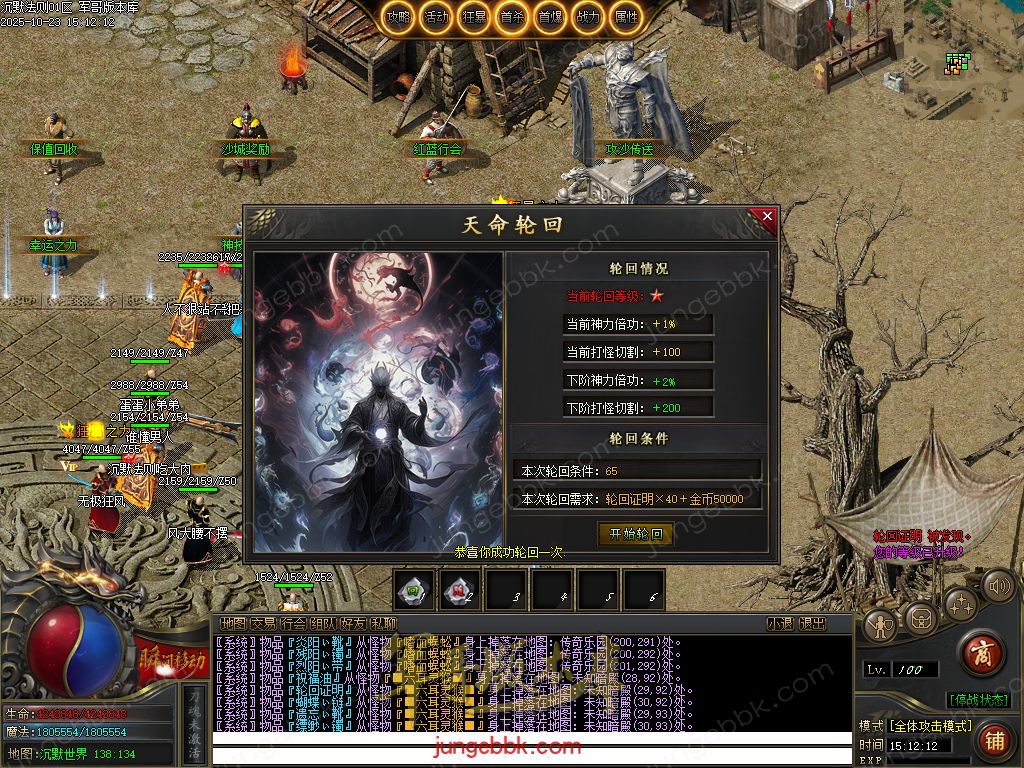
Task: Show the 首爆 first-drop panel
Action: pos(549,17)
